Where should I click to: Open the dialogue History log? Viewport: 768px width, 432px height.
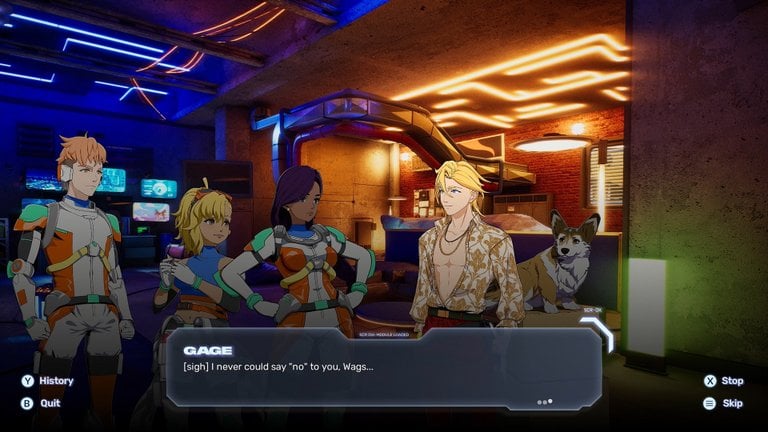click(x=47, y=381)
